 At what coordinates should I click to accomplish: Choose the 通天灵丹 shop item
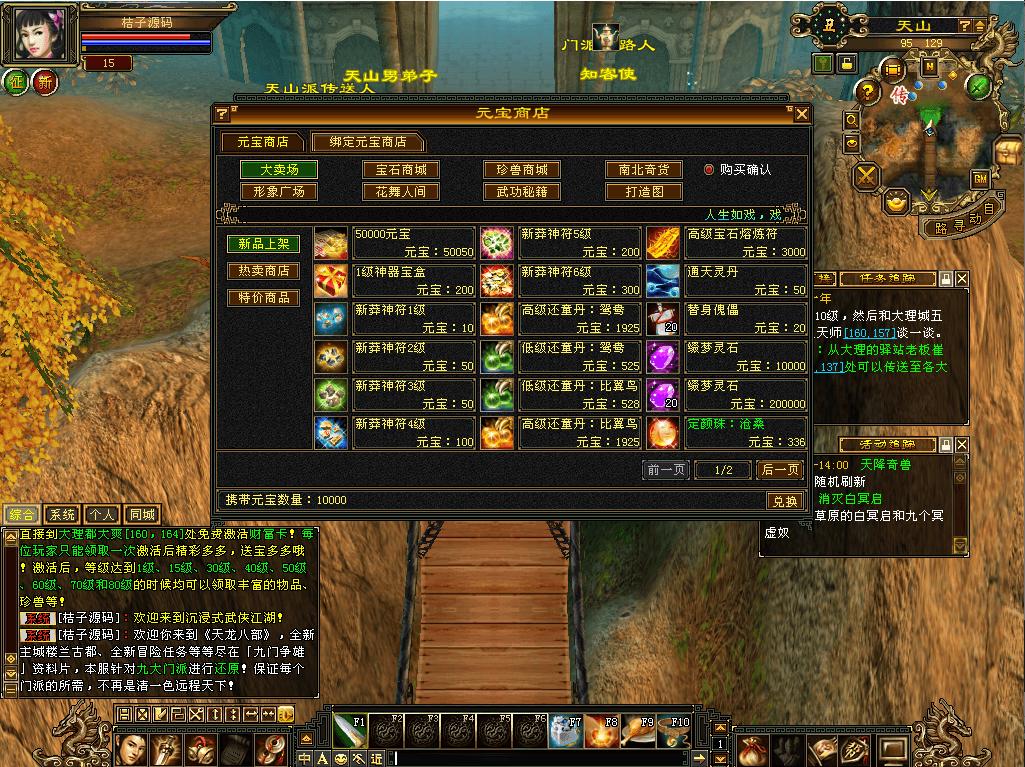coord(726,281)
